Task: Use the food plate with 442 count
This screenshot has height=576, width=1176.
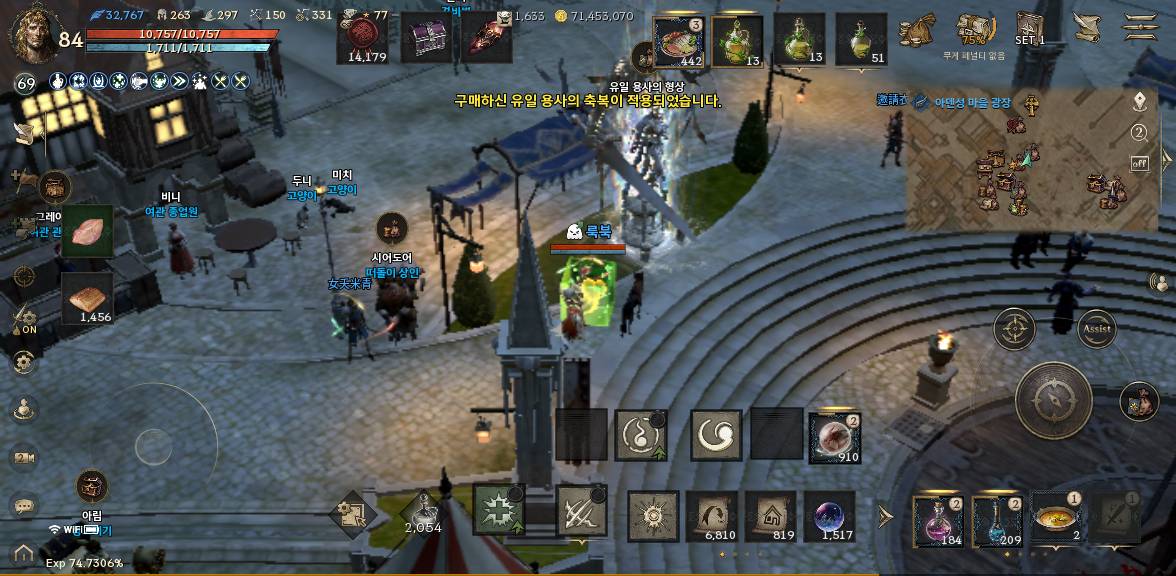Action: (678, 41)
